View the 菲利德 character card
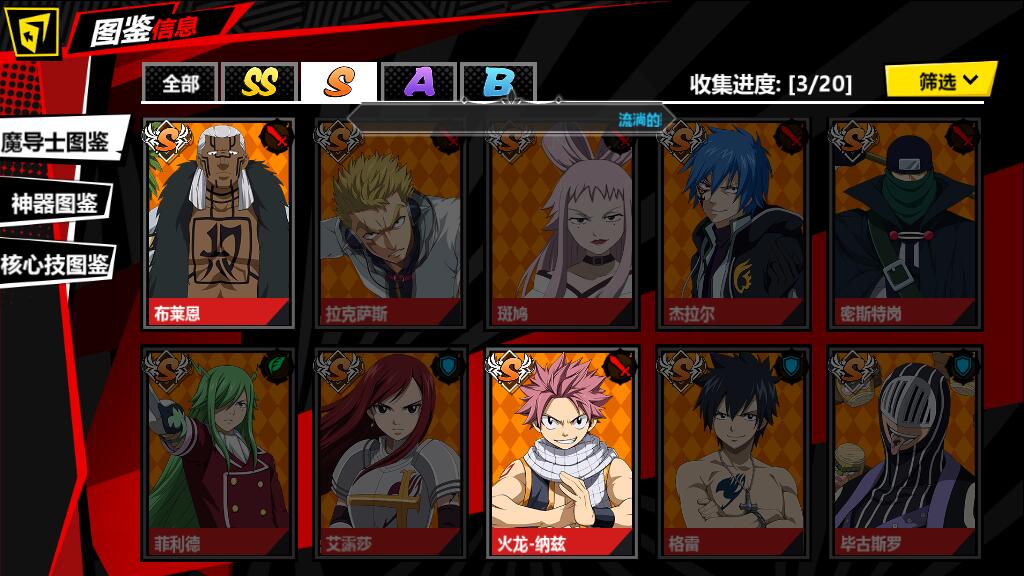Image resolution: width=1024 pixels, height=576 pixels. (219, 452)
